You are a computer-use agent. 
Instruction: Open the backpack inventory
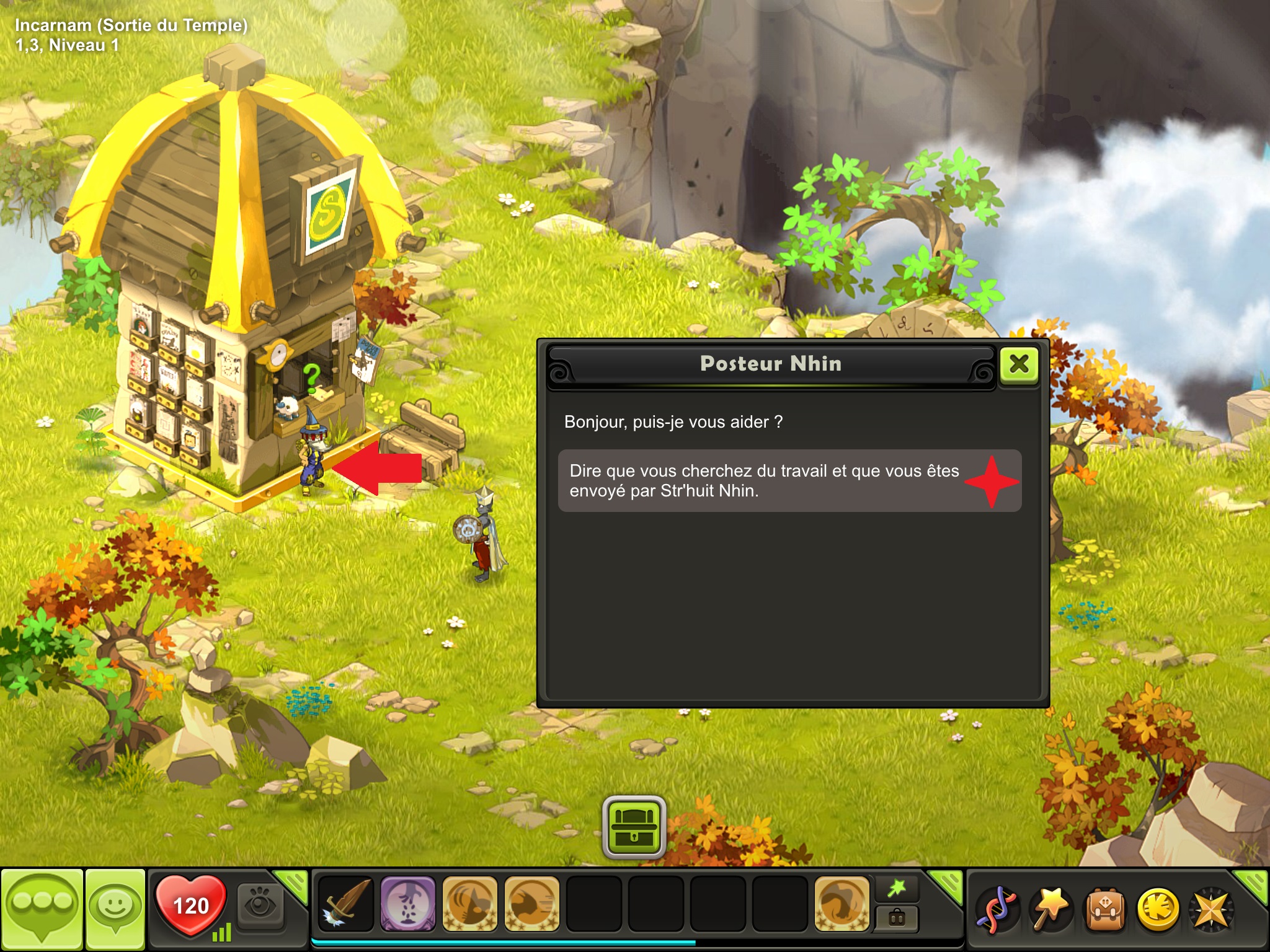(x=1104, y=910)
